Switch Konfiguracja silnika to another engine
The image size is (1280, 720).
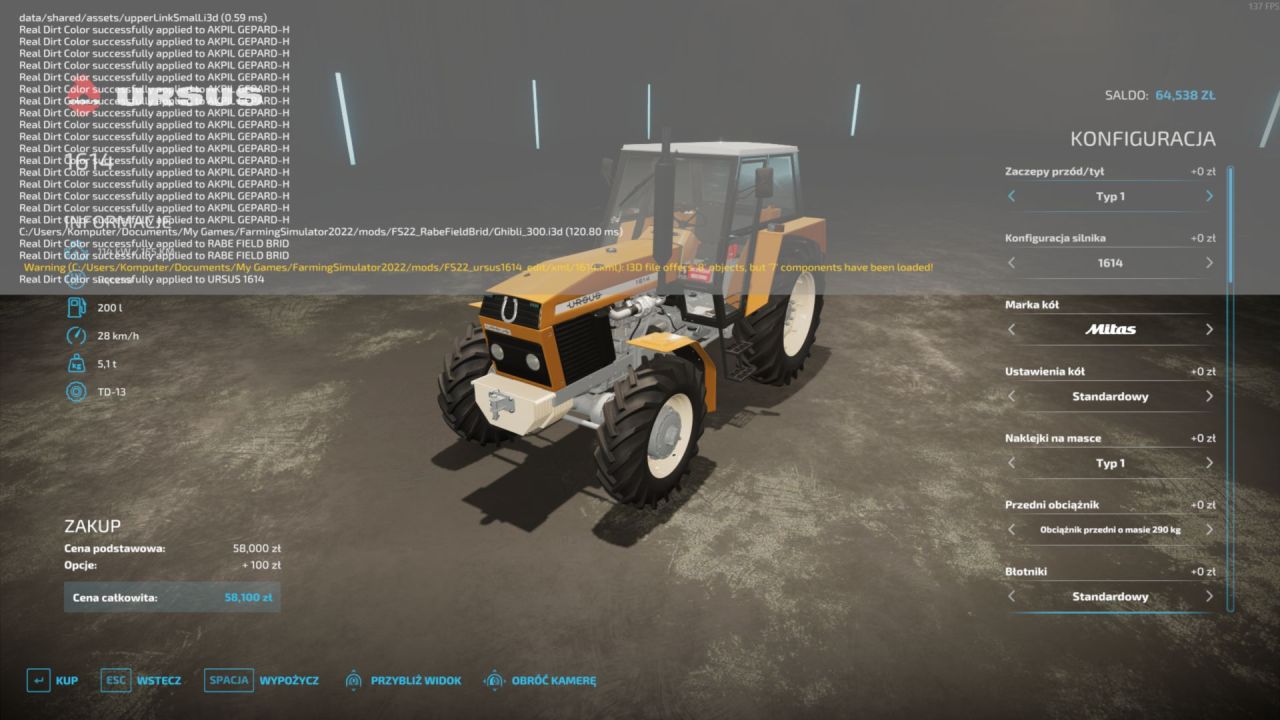click(1208, 262)
